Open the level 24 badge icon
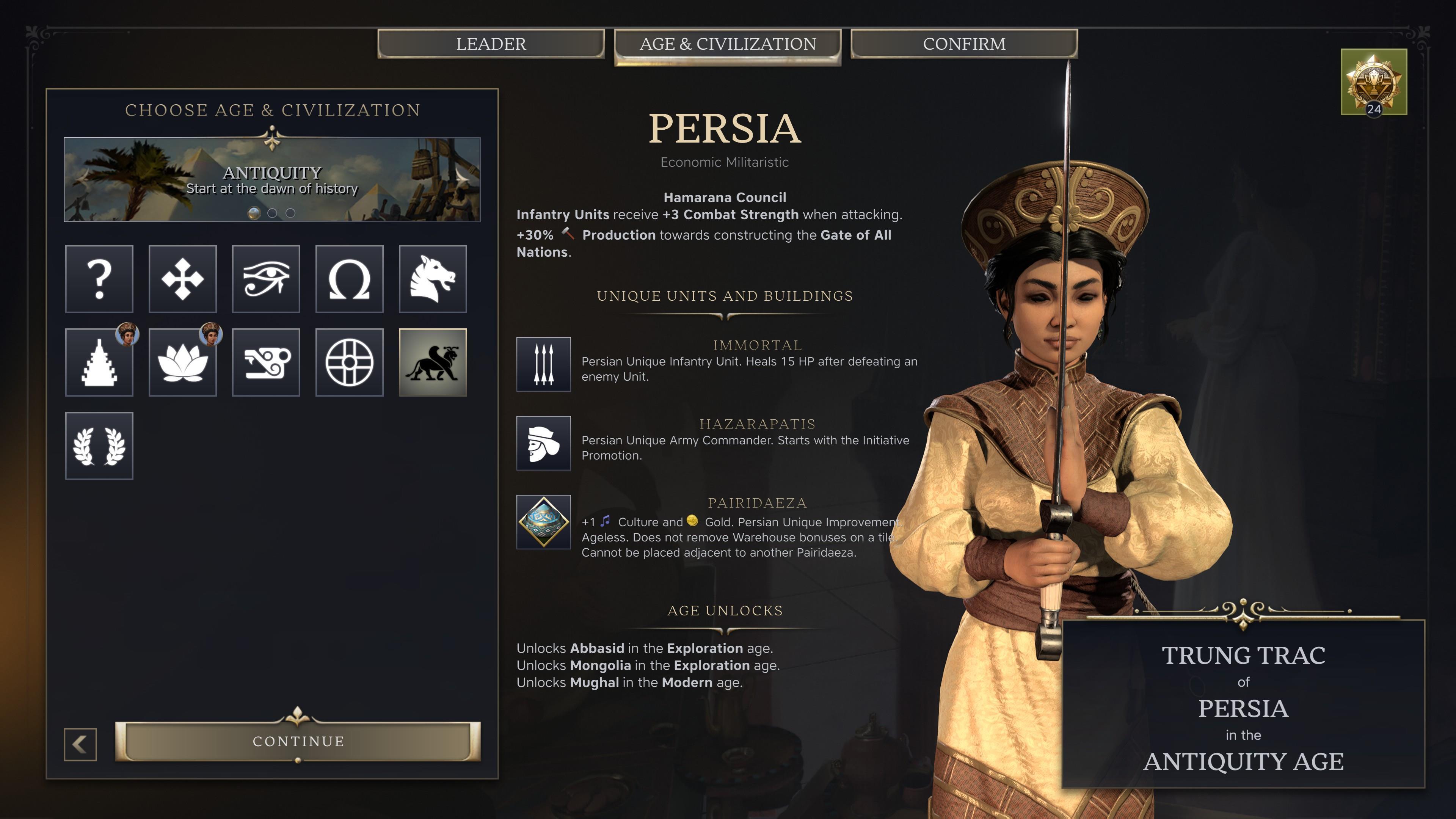 point(1373,82)
